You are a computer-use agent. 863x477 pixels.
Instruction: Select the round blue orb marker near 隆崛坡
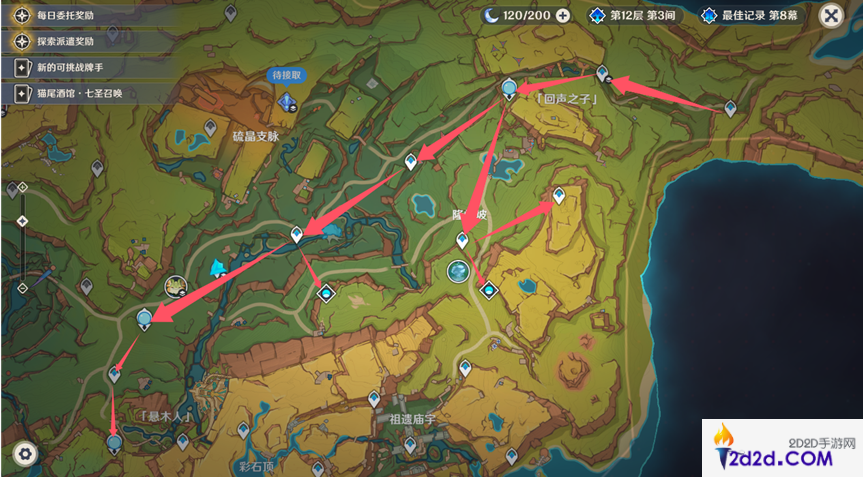pyautogui.click(x=459, y=271)
